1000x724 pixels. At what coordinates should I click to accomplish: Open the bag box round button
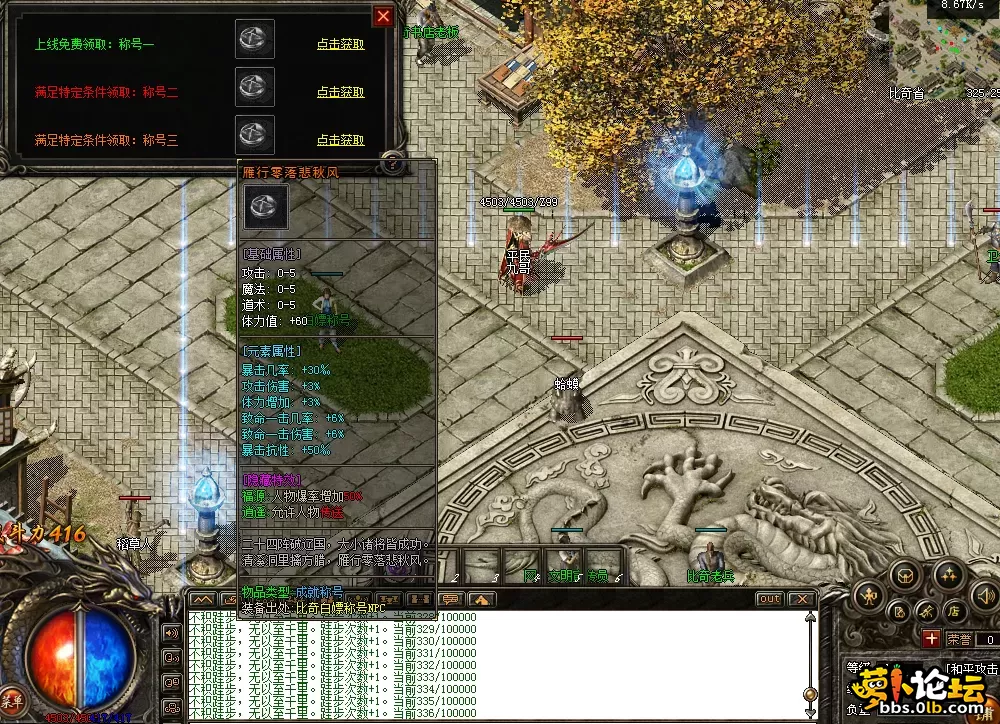pos(907,575)
